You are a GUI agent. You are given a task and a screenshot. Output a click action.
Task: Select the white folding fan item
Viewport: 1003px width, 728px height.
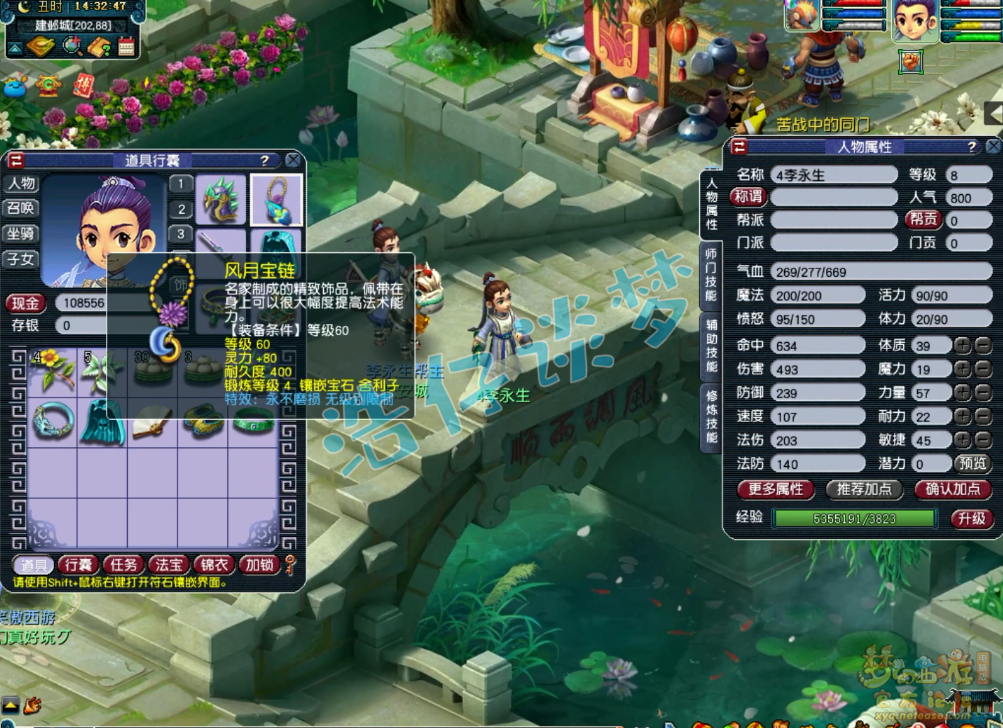[x=151, y=420]
